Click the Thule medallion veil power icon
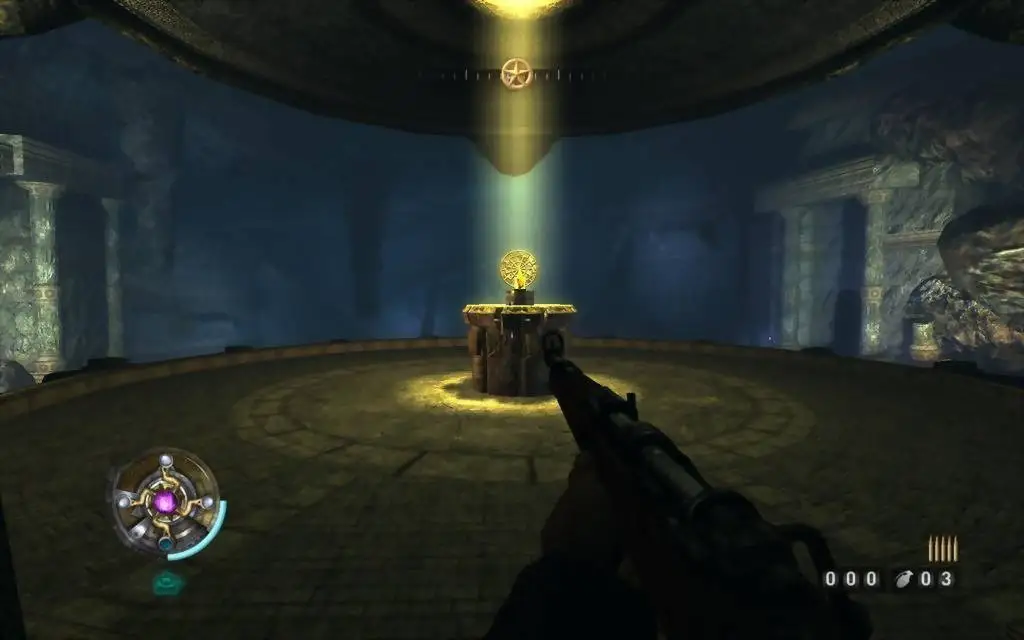The height and width of the screenshot is (640, 1024). coord(165,501)
